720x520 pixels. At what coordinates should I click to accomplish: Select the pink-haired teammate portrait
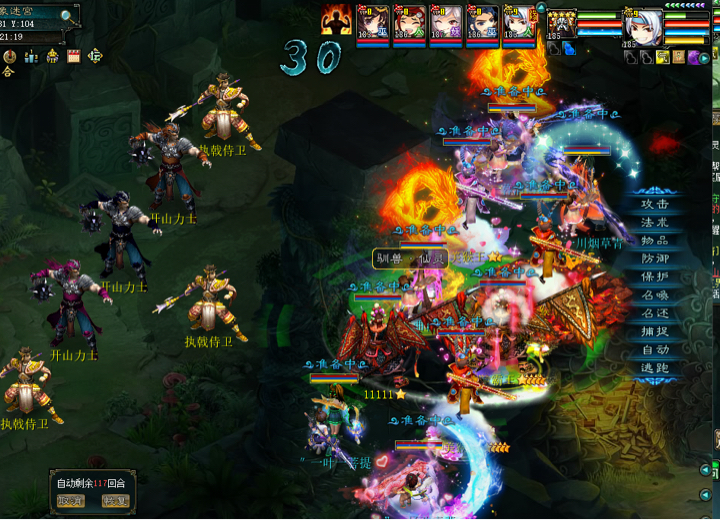(446, 24)
